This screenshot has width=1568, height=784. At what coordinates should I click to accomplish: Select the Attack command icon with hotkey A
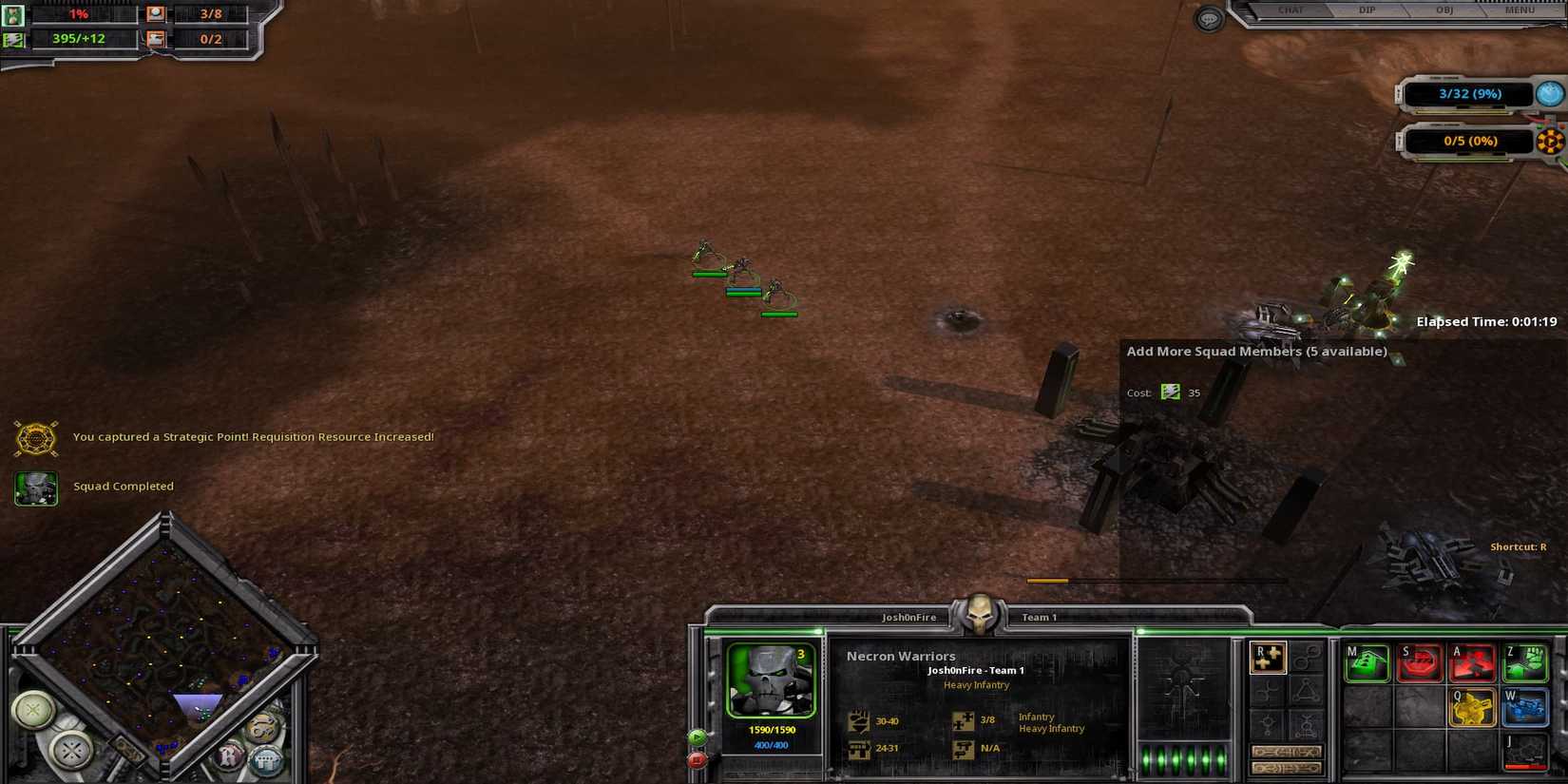[1471, 661]
